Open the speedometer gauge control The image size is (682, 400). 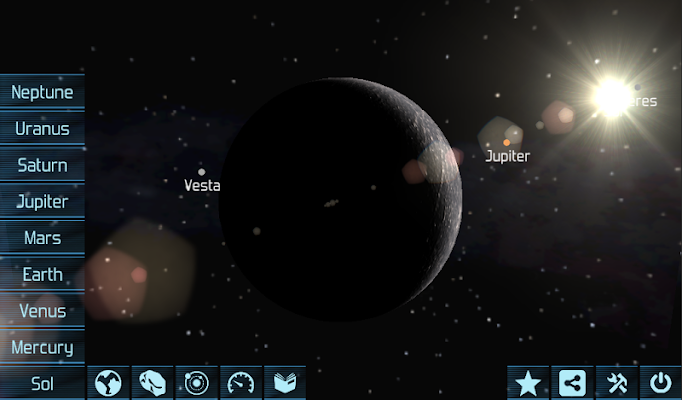[x=240, y=383]
